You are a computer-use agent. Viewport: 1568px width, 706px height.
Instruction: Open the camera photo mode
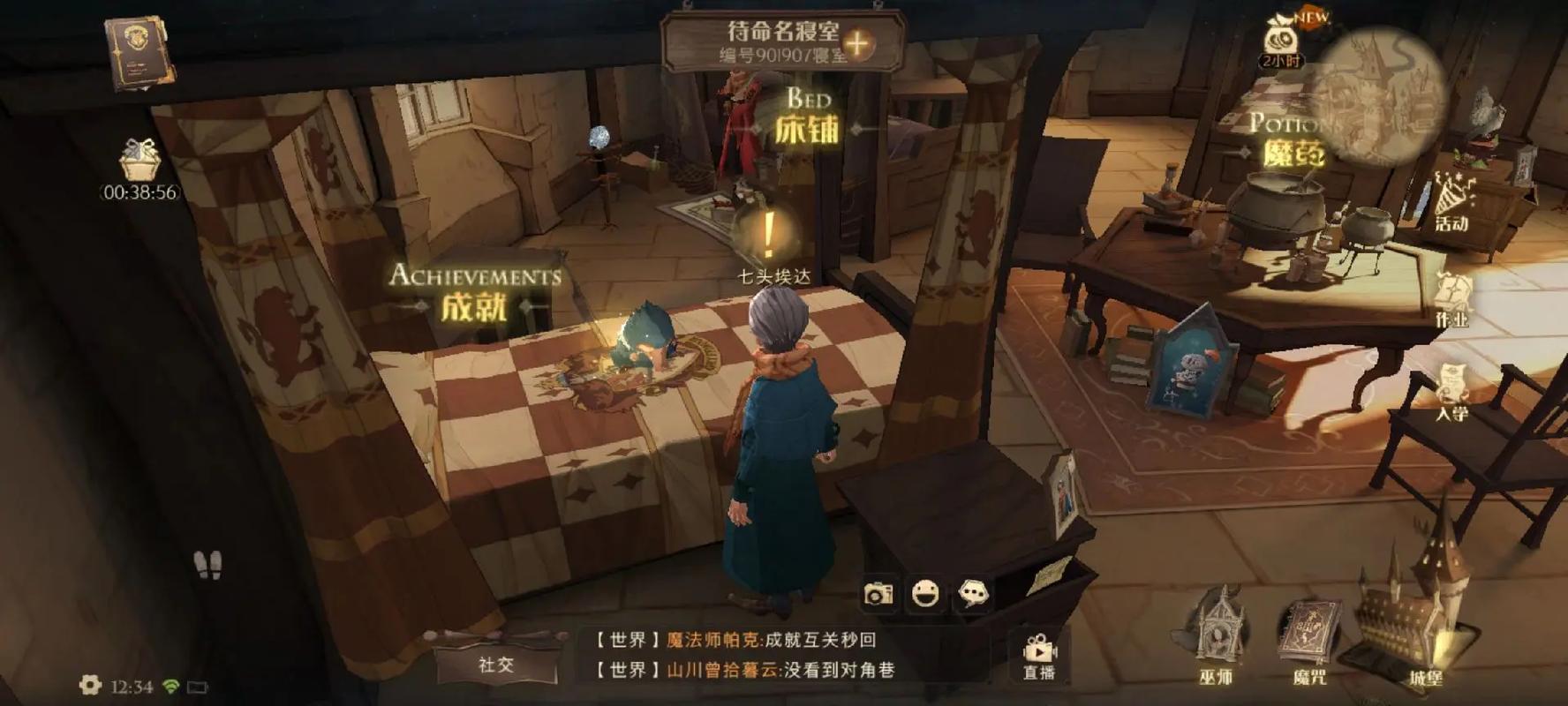click(x=878, y=594)
